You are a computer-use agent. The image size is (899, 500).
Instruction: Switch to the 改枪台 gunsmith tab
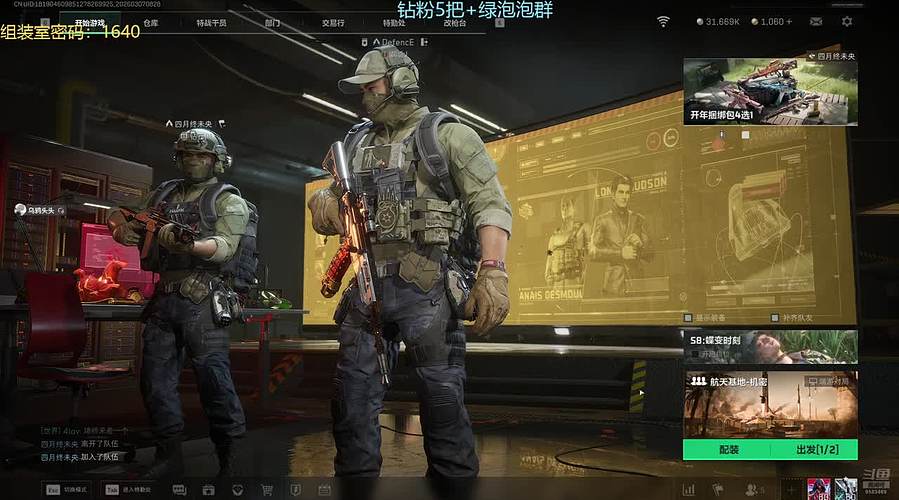[x=454, y=22]
